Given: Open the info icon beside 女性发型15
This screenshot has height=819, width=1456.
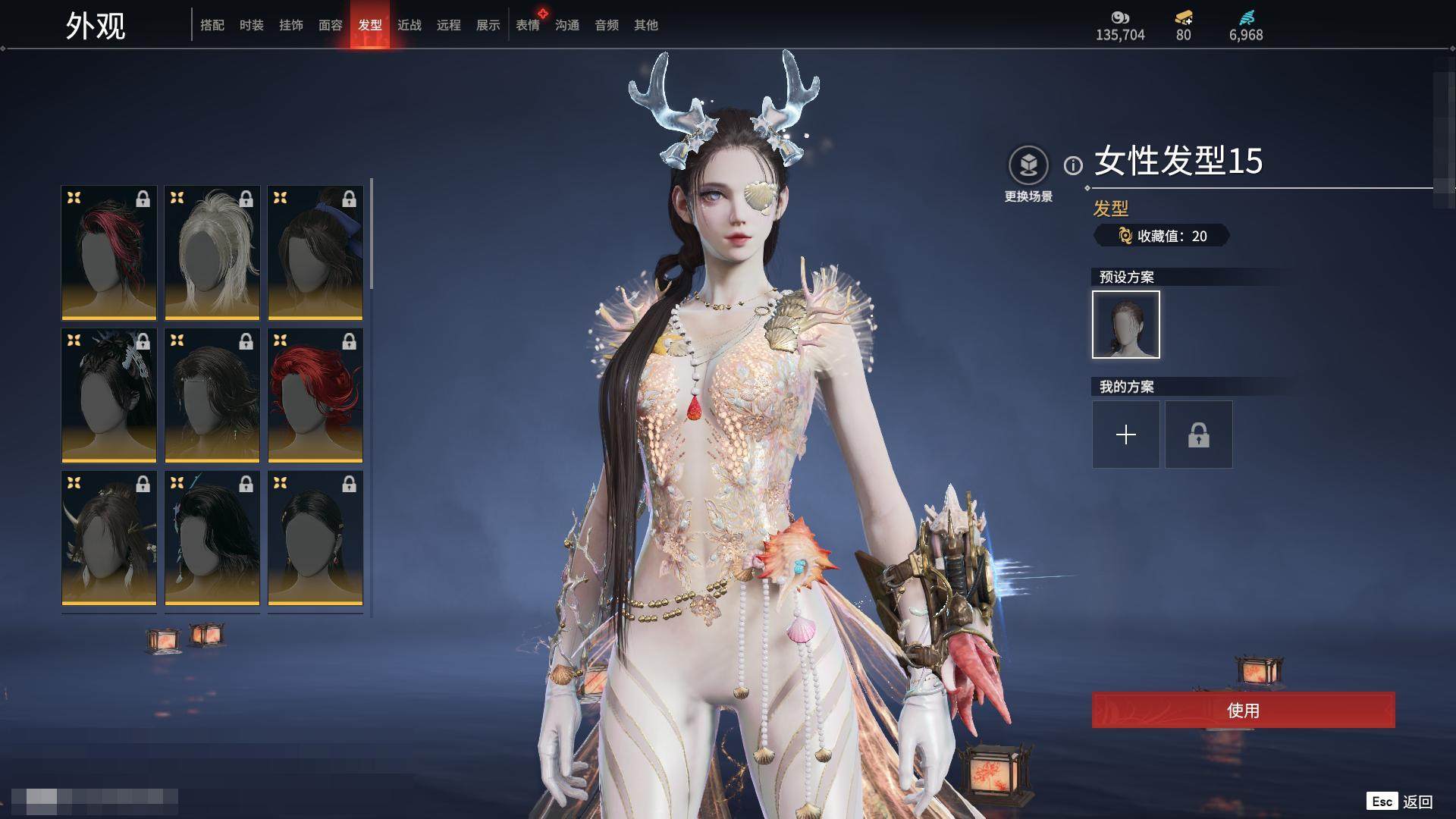Looking at the screenshot, I should coord(1073,165).
